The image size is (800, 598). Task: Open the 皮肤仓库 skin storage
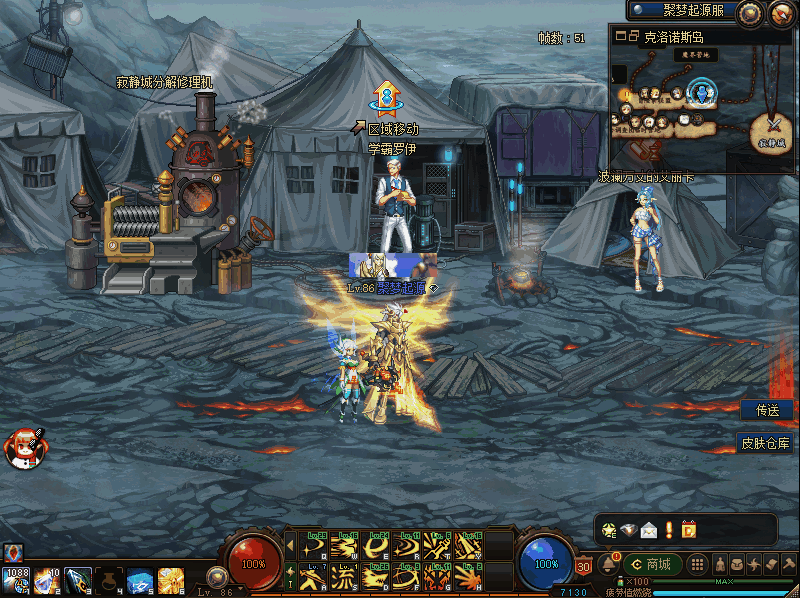765,443
